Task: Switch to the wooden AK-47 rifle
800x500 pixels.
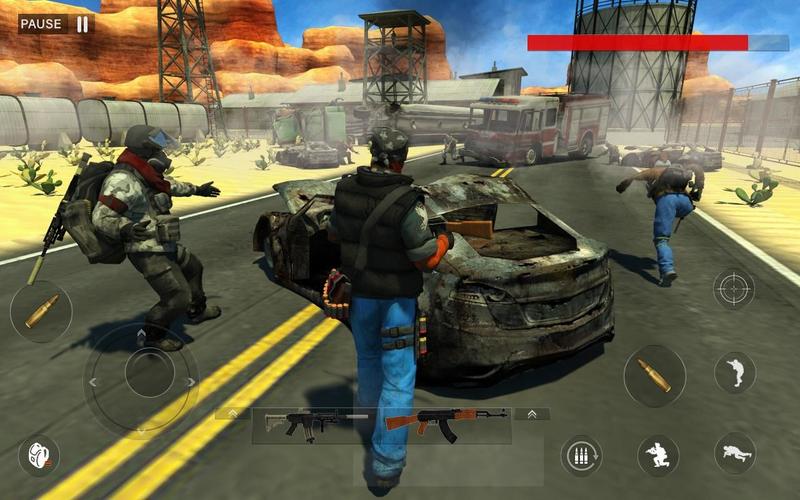Action: tap(445, 424)
